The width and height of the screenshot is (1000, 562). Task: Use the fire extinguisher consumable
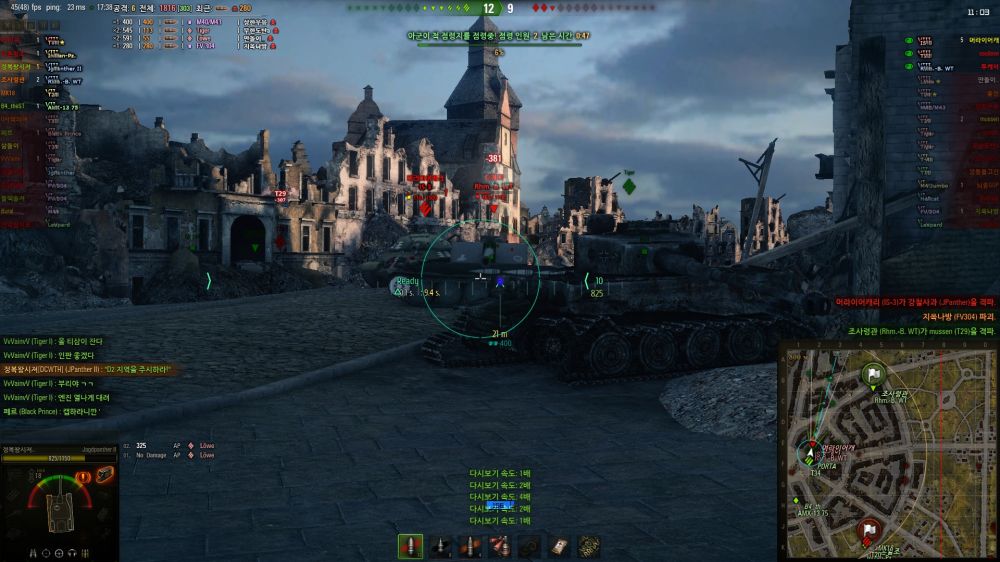pyautogui.click(x=499, y=546)
